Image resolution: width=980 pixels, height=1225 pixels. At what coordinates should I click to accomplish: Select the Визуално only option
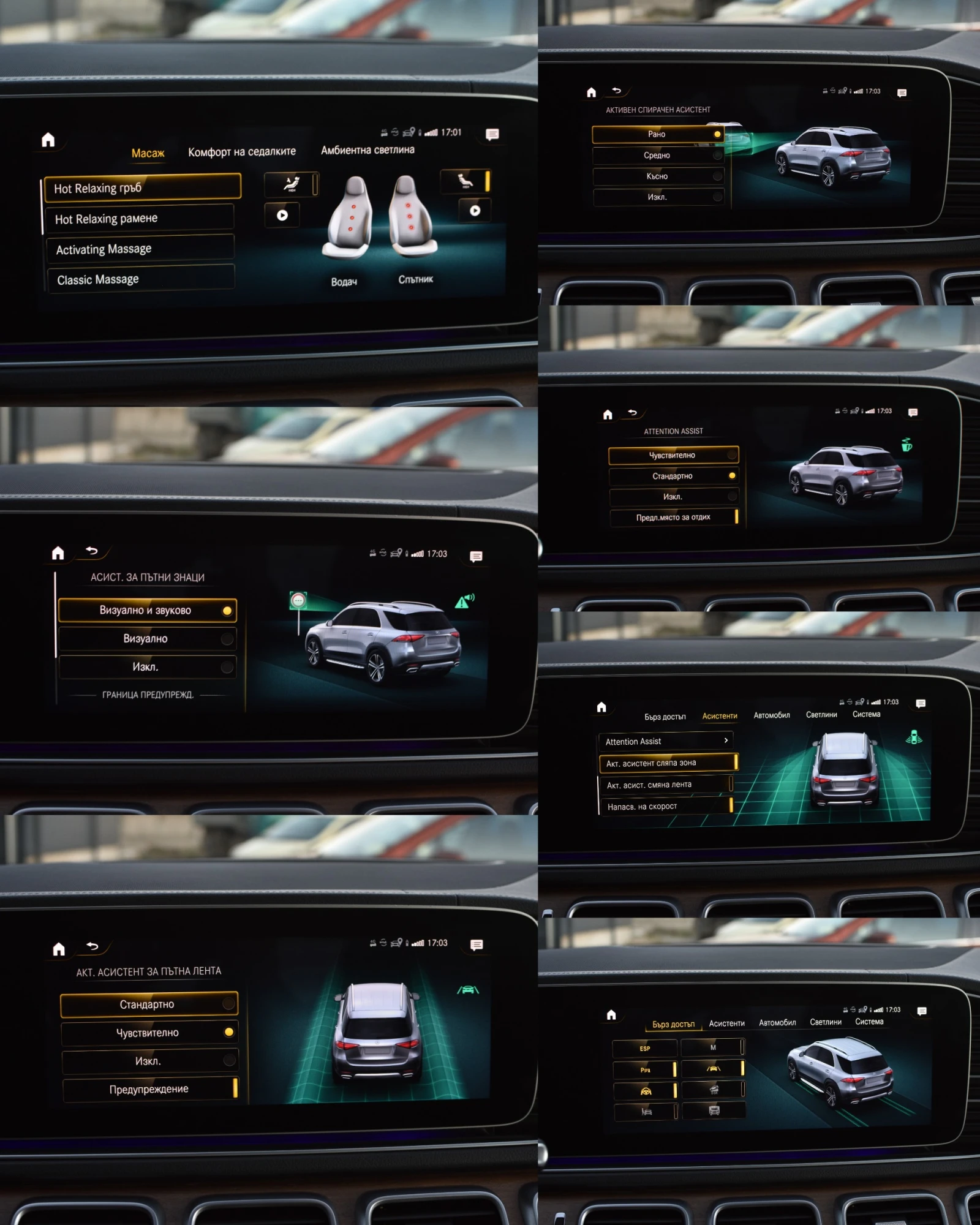pos(147,638)
